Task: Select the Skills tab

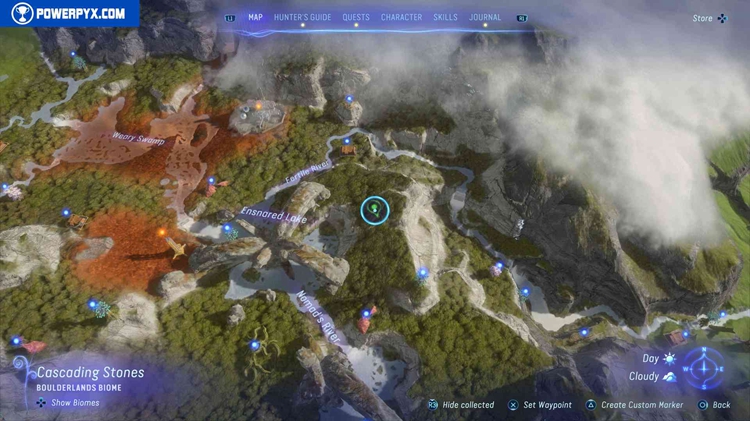Action: [x=446, y=17]
